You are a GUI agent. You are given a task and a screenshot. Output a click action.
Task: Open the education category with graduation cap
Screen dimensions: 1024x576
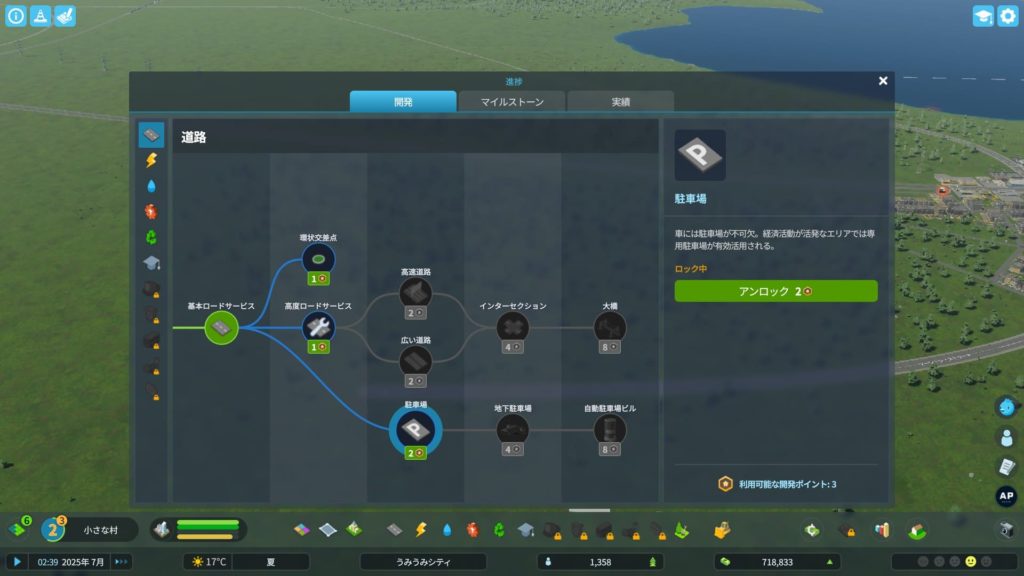(x=151, y=263)
